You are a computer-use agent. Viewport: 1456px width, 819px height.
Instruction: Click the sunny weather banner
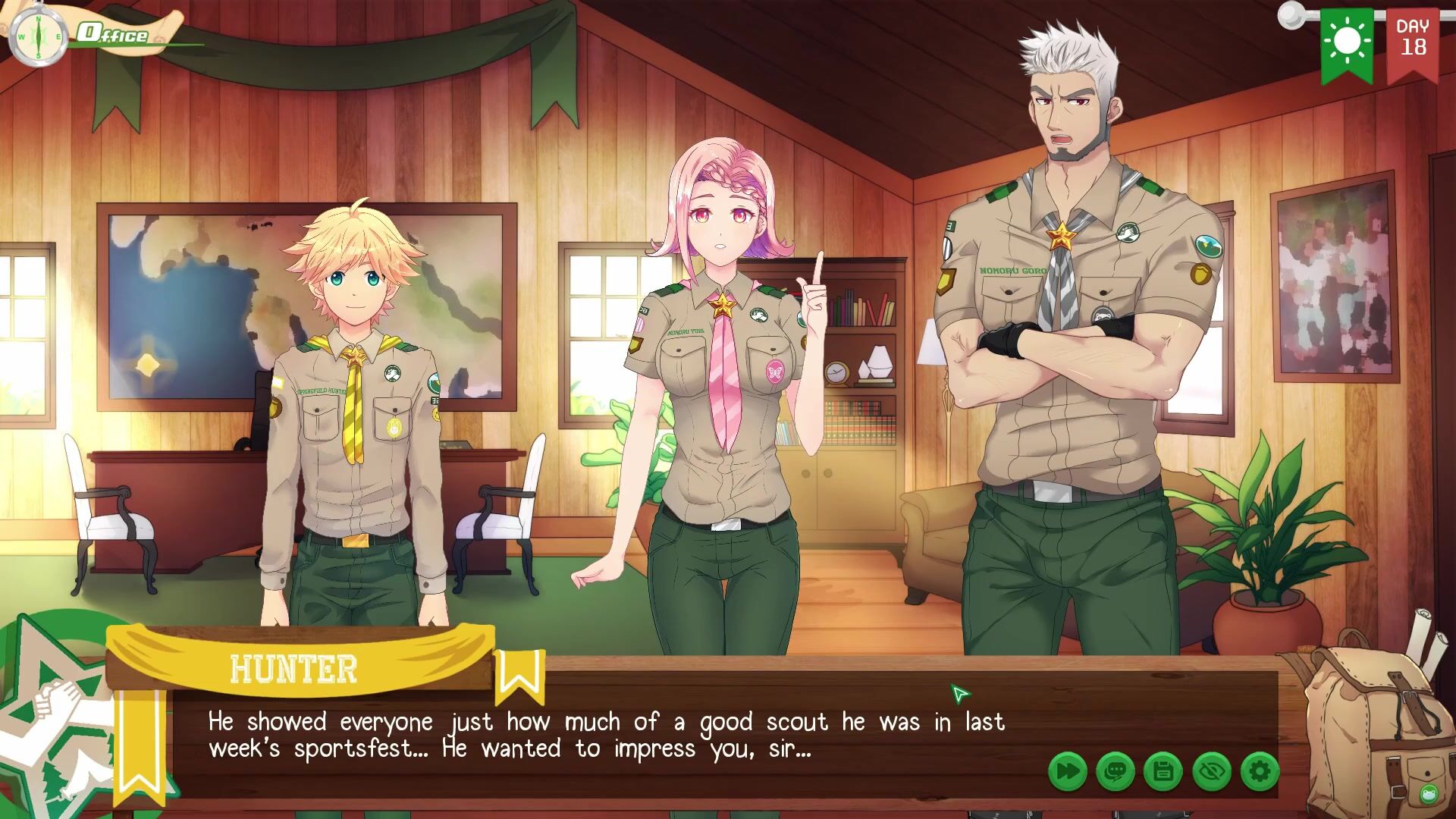pos(1347,42)
